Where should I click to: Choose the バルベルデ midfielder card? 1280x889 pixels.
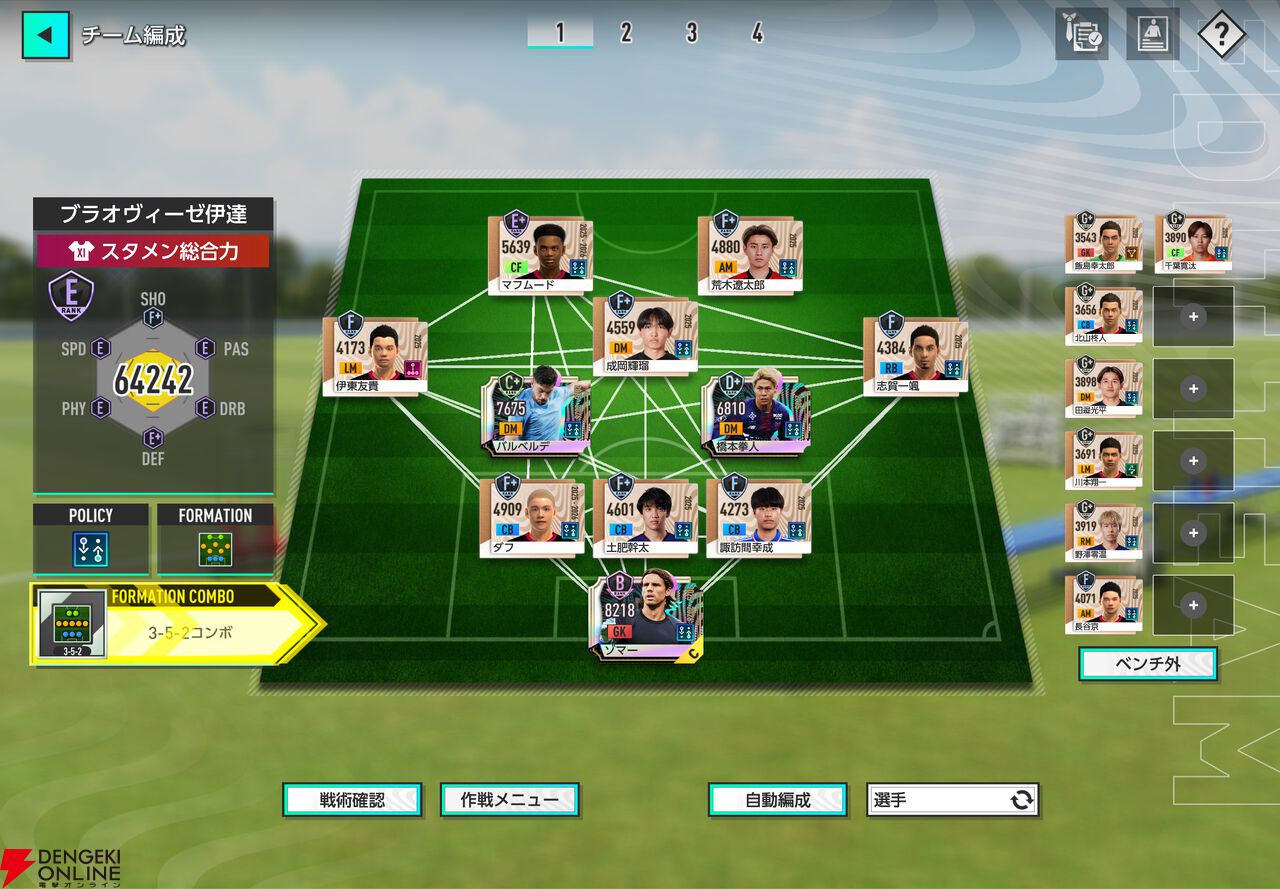[533, 412]
